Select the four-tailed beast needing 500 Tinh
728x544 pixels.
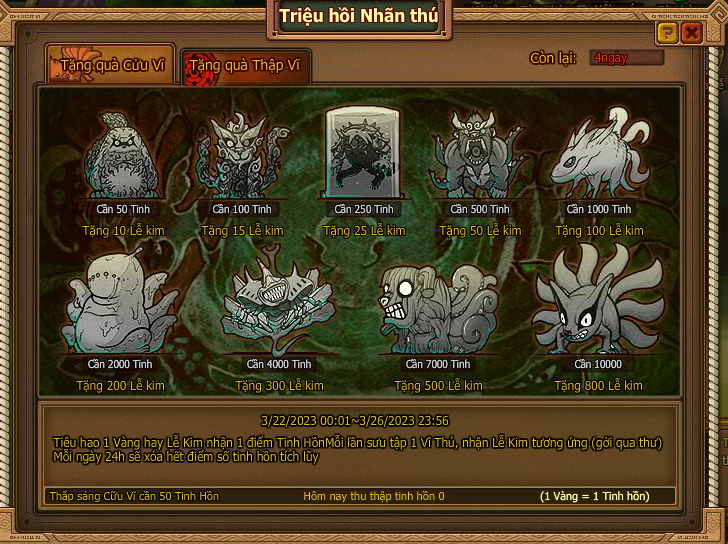[479, 158]
